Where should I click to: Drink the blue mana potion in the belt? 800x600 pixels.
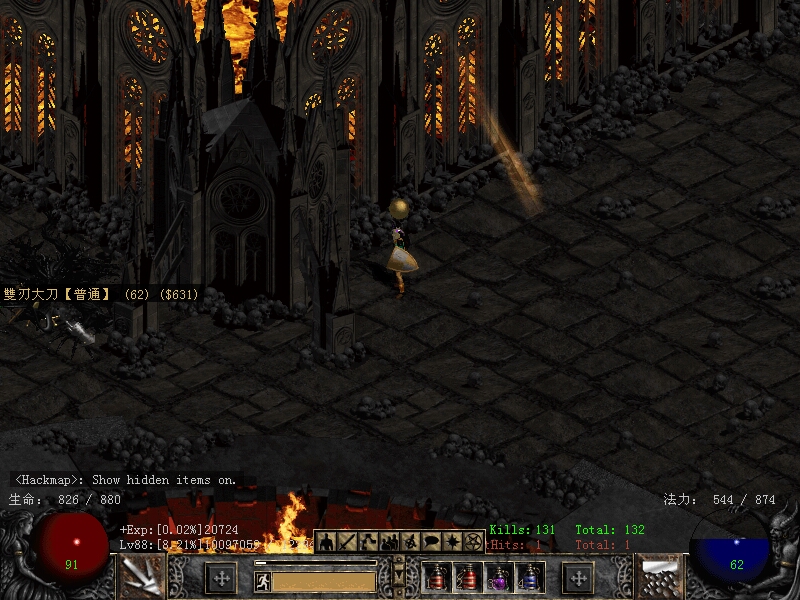click(530, 578)
